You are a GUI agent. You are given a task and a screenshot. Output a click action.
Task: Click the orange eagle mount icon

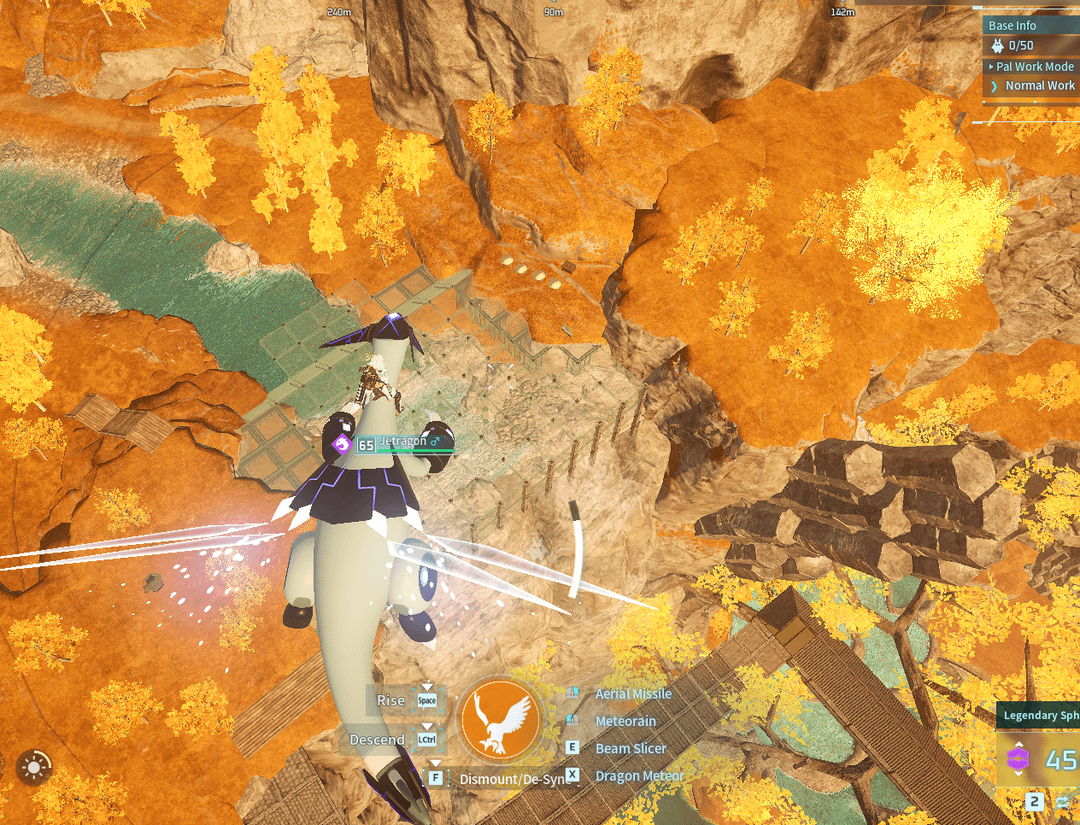click(x=500, y=719)
